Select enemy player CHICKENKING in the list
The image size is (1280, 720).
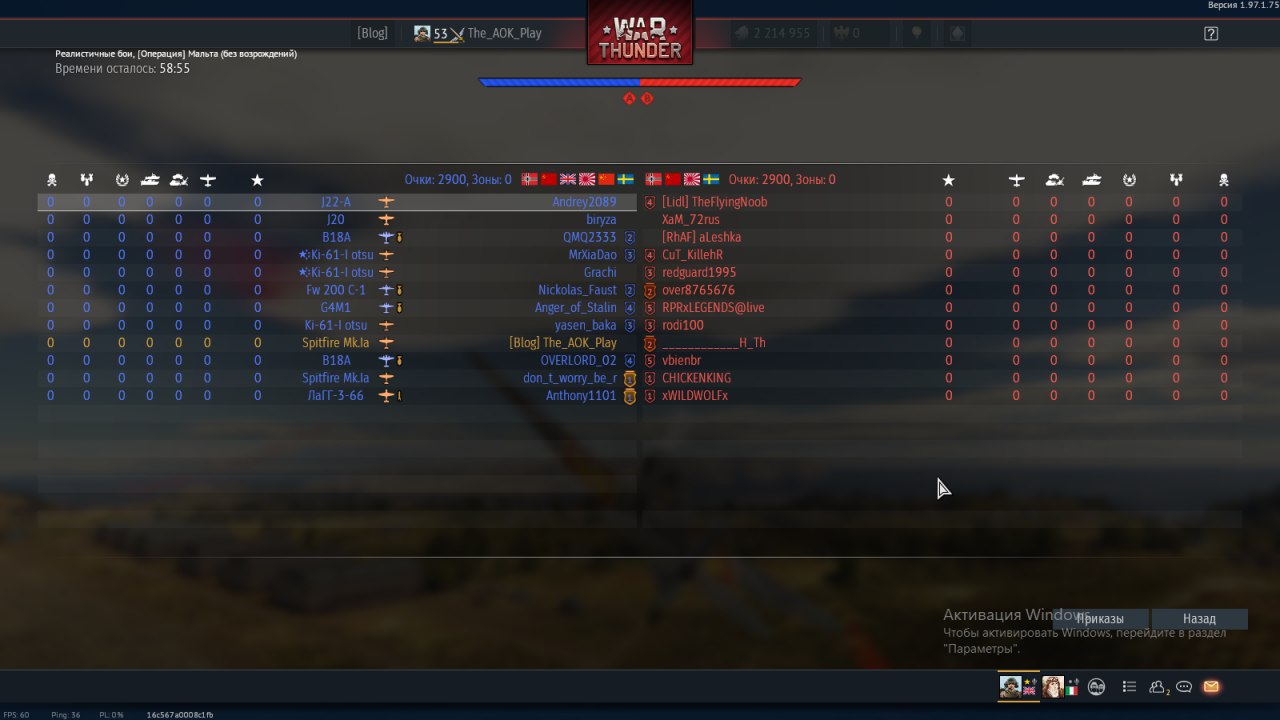point(696,378)
